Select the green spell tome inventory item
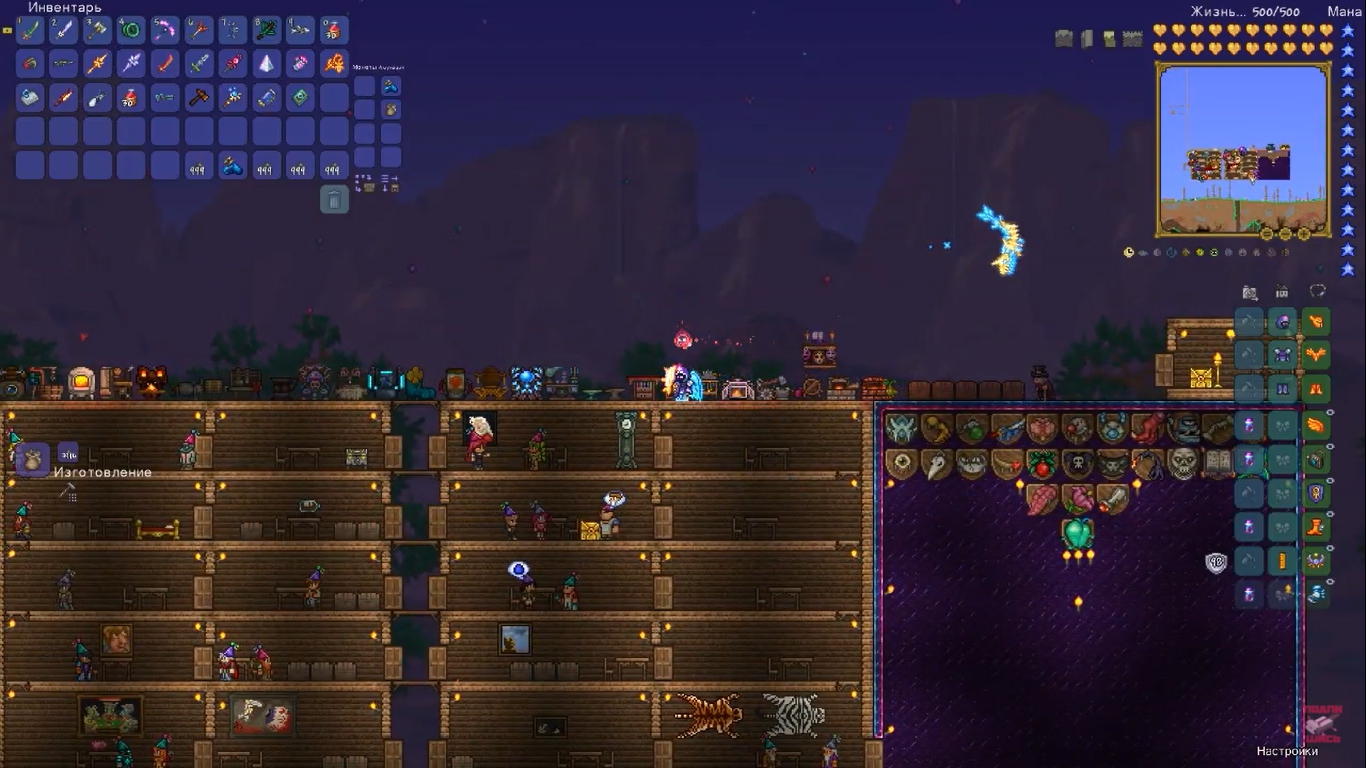Viewport: 1366px width, 768px height. 300,98
